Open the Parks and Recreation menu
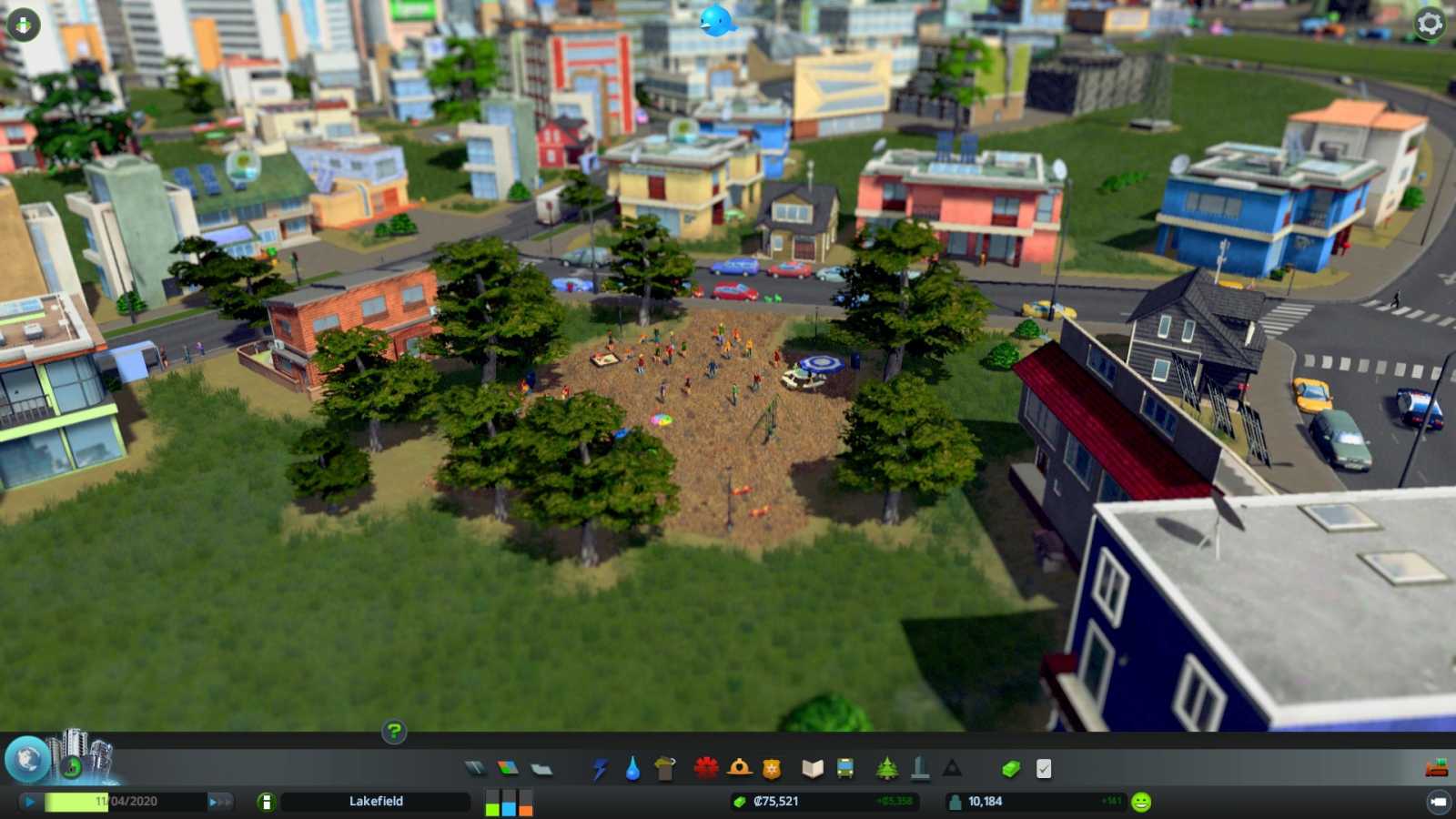The image size is (1456, 819). [x=885, y=767]
